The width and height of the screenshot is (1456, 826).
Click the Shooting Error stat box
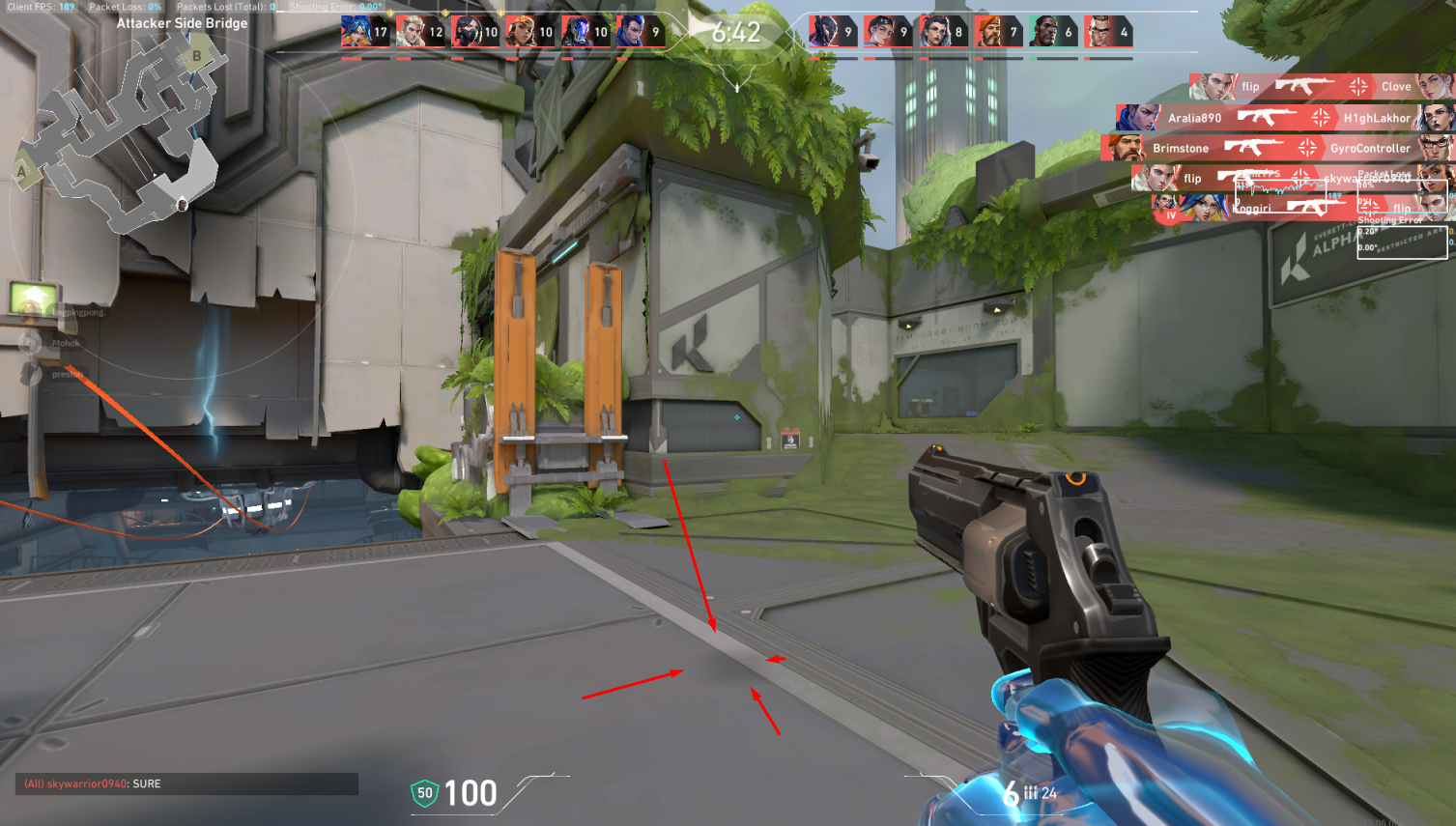click(1402, 243)
